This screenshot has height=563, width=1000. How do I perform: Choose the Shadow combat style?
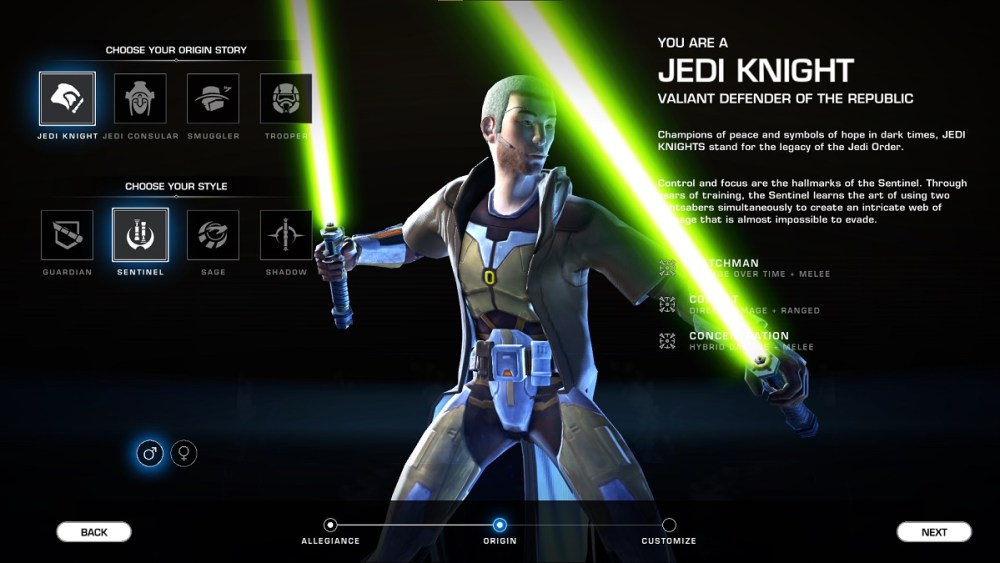pos(286,235)
